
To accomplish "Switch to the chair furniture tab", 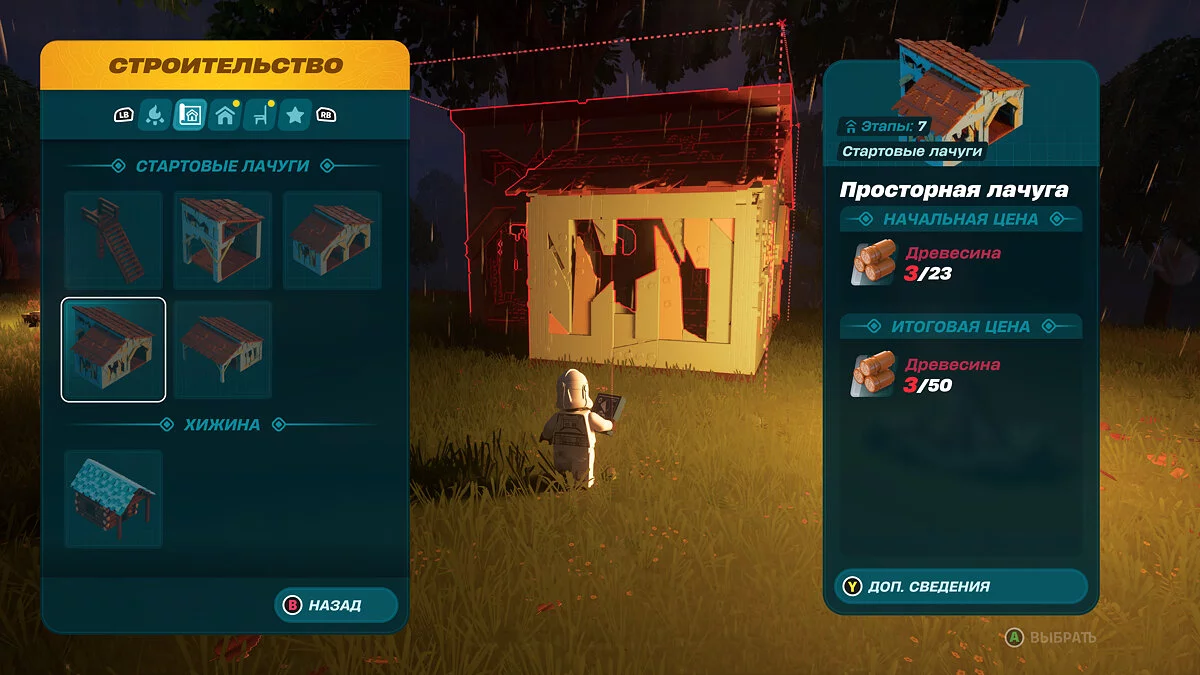I will (260, 115).
